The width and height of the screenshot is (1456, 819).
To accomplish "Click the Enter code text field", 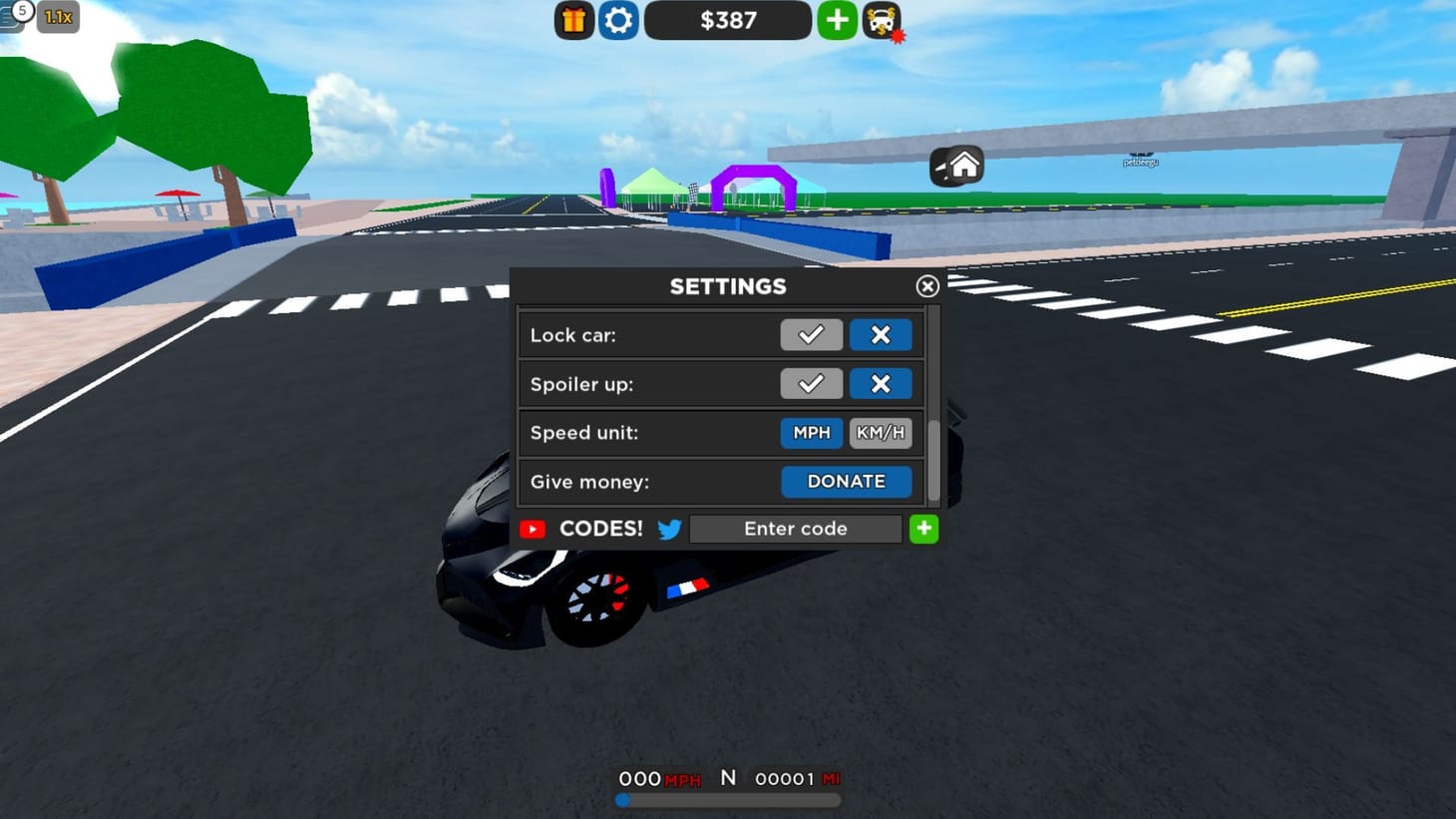I will 795,529.
